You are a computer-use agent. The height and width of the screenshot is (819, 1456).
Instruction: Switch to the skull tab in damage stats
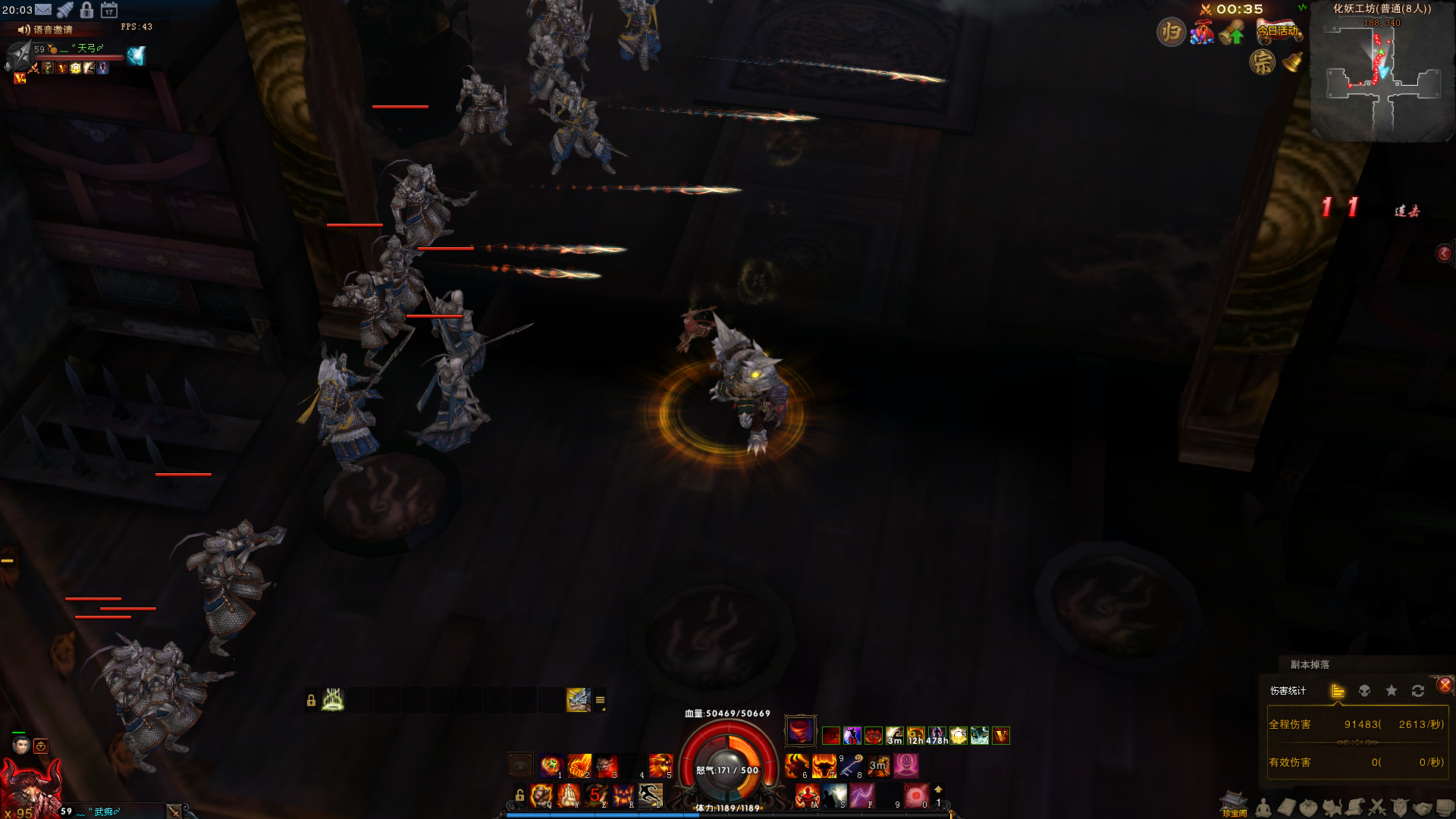point(1364,691)
